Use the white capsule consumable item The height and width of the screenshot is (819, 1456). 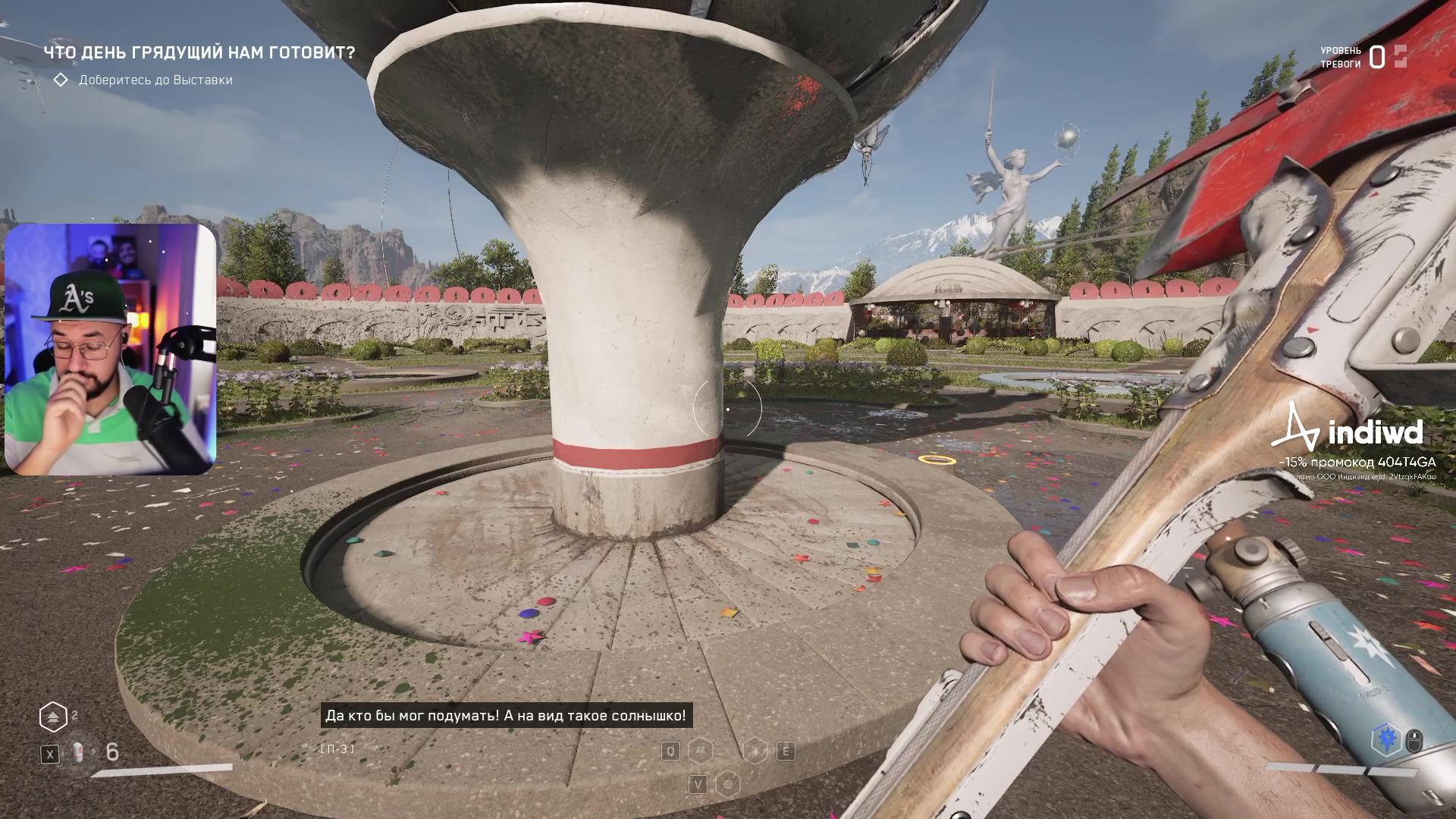pyautogui.click(x=77, y=752)
